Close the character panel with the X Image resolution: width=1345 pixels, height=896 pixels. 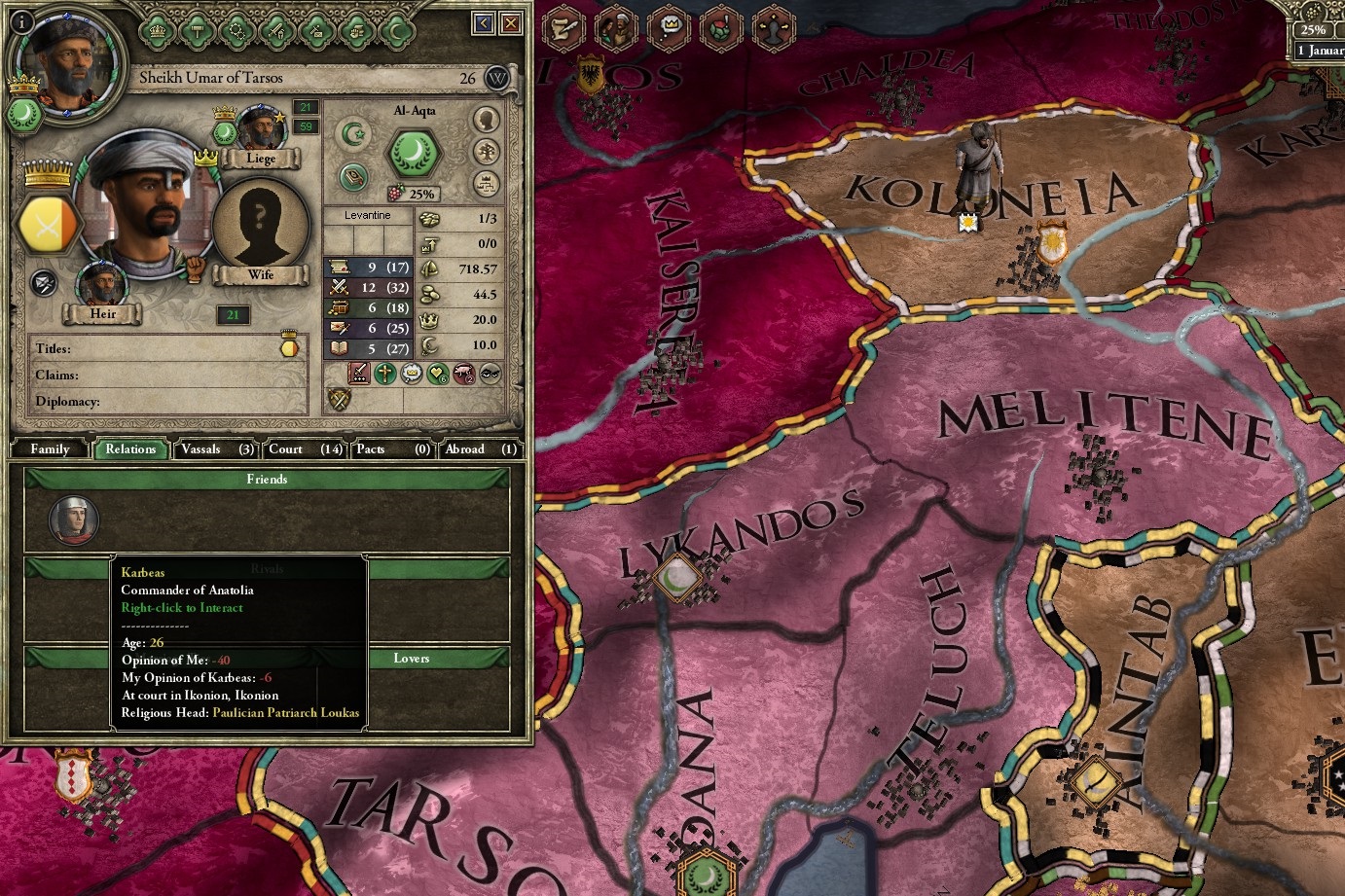(x=511, y=23)
